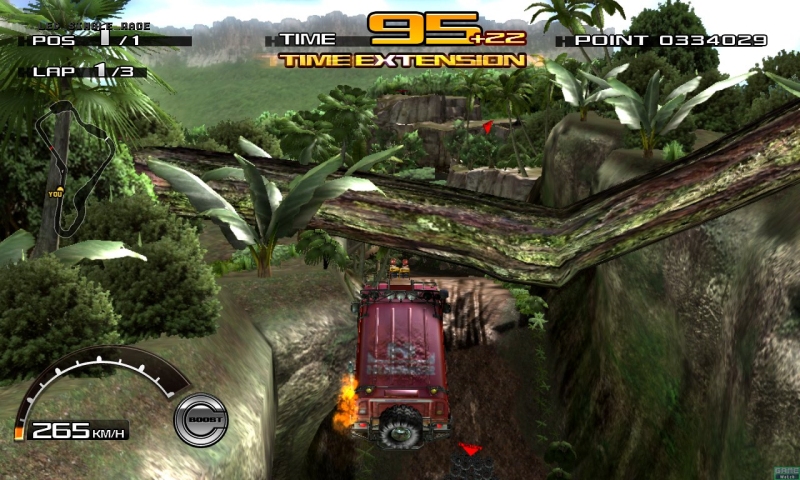Activate the round BOOST button
The height and width of the screenshot is (480, 800).
[200, 419]
